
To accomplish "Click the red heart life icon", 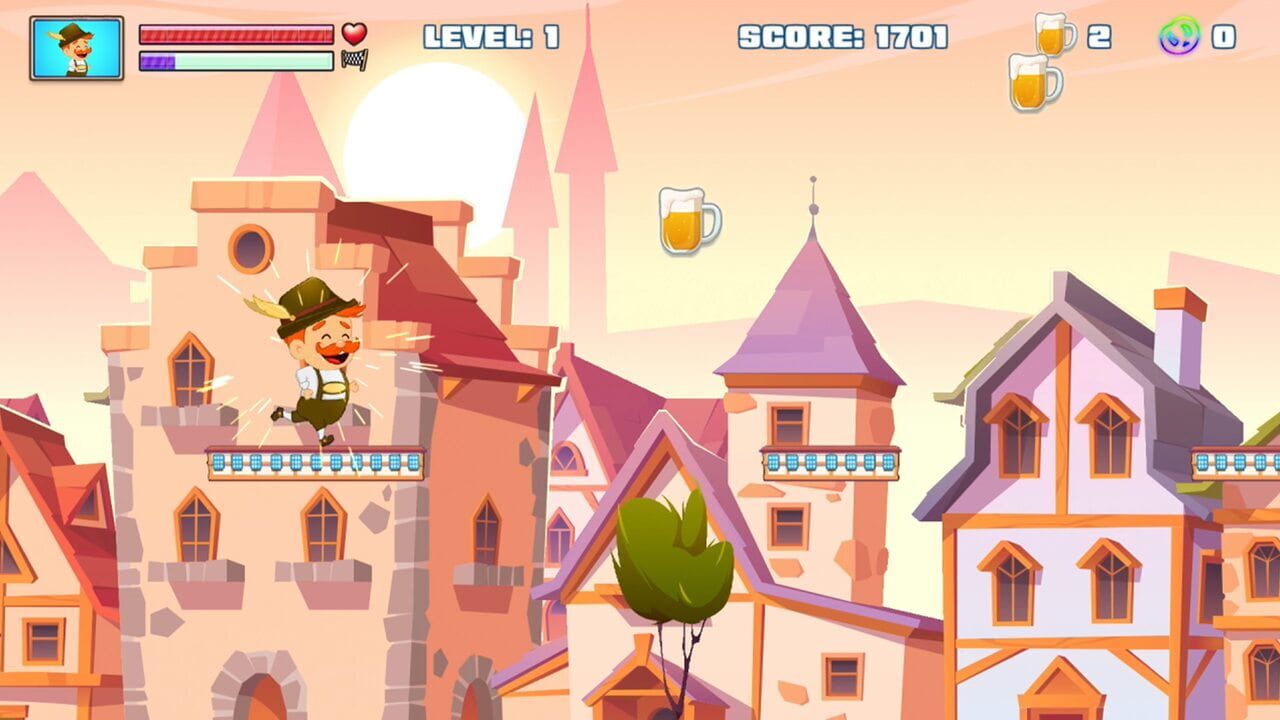I will pos(352,33).
